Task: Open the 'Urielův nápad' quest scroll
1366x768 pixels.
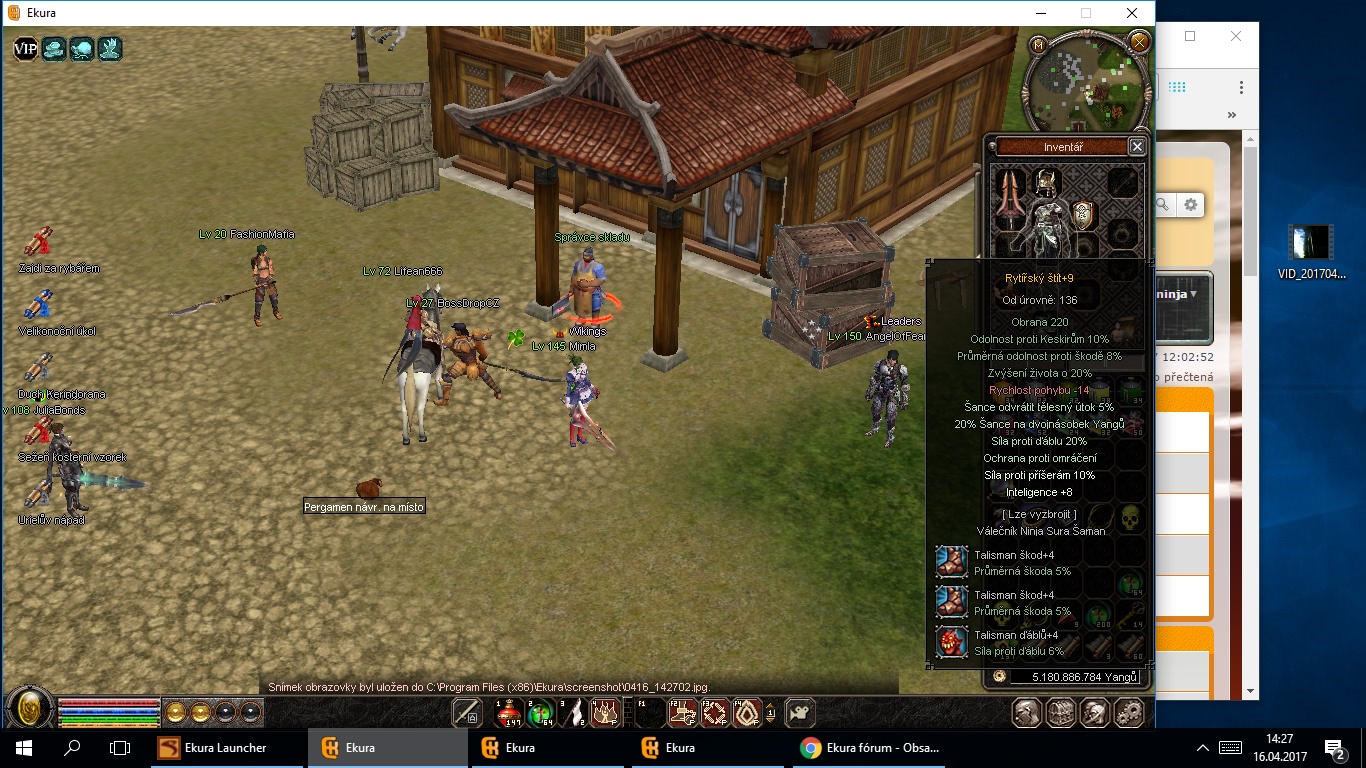Action: coord(38,494)
